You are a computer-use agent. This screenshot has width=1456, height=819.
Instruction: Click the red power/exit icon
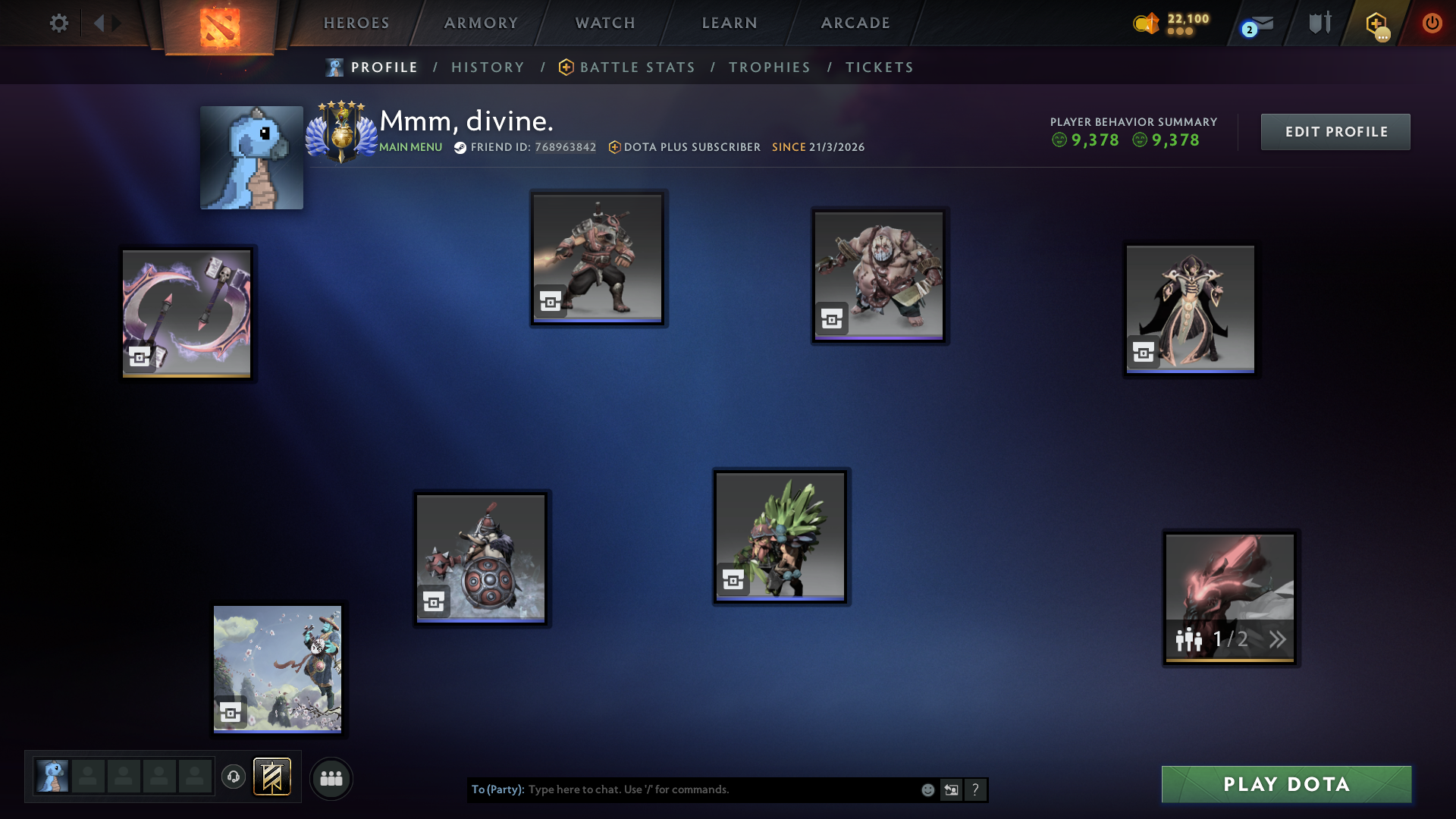pyautogui.click(x=1432, y=23)
